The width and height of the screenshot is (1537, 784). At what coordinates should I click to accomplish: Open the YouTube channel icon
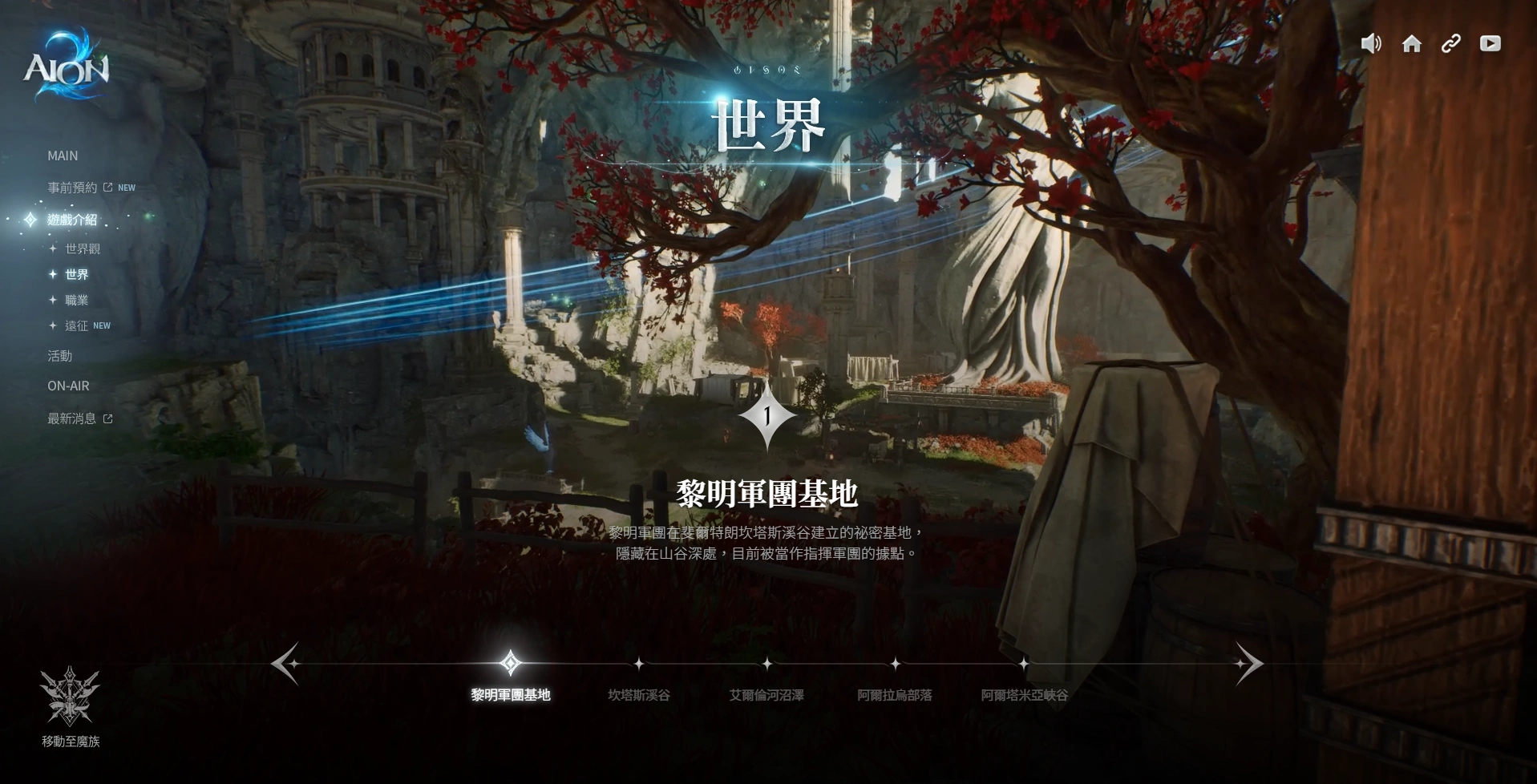tap(1490, 44)
